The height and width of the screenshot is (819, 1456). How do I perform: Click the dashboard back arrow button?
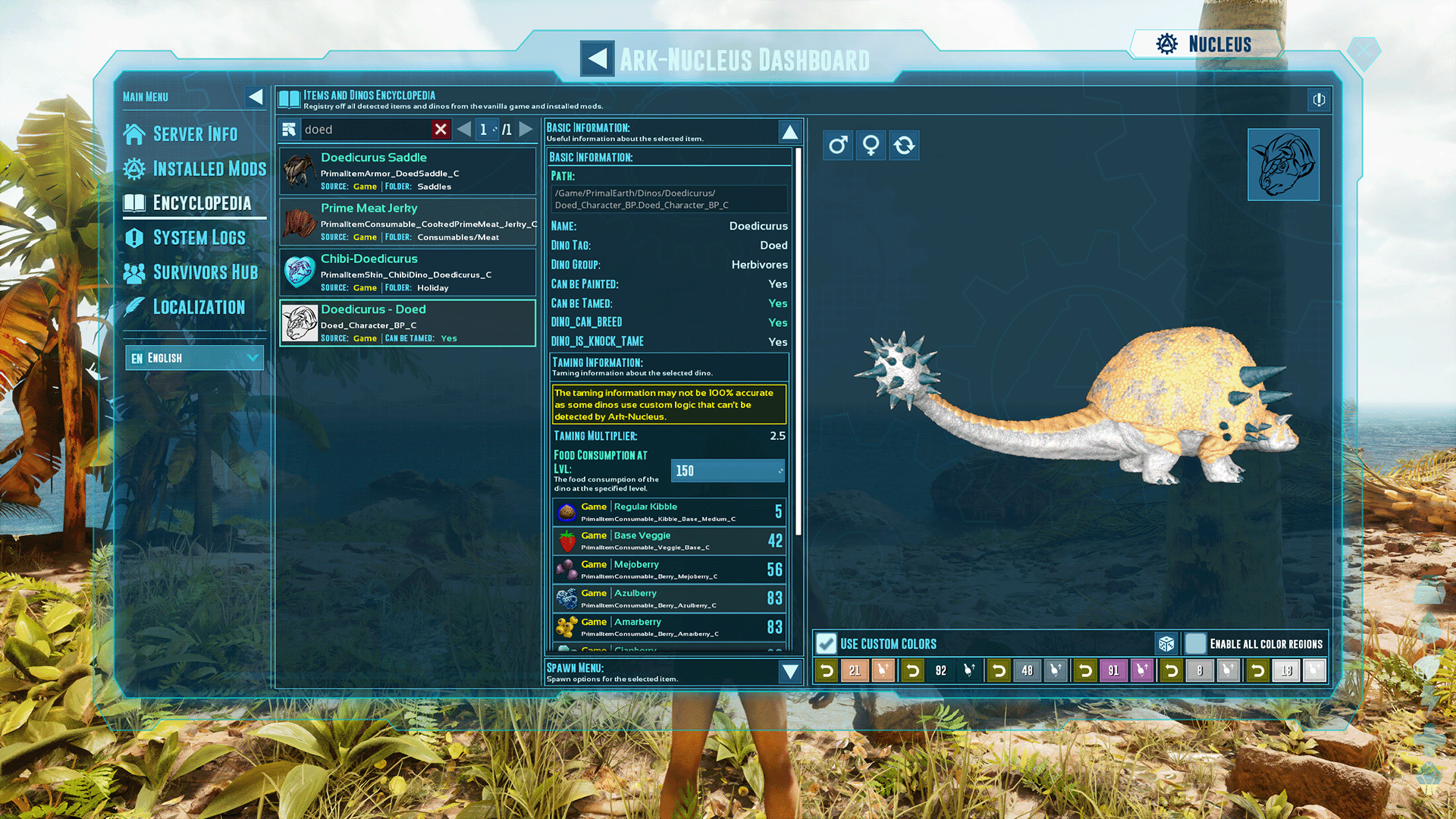pyautogui.click(x=597, y=58)
